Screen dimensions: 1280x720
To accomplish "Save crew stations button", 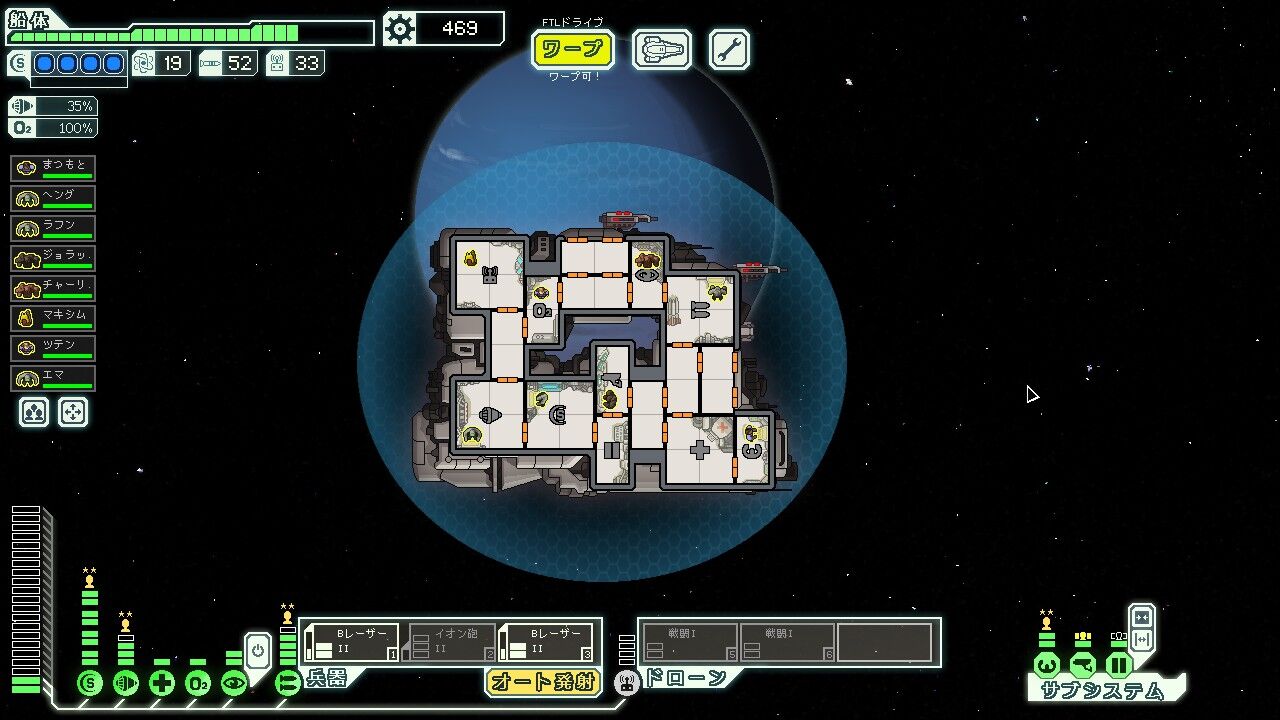I will [34, 412].
